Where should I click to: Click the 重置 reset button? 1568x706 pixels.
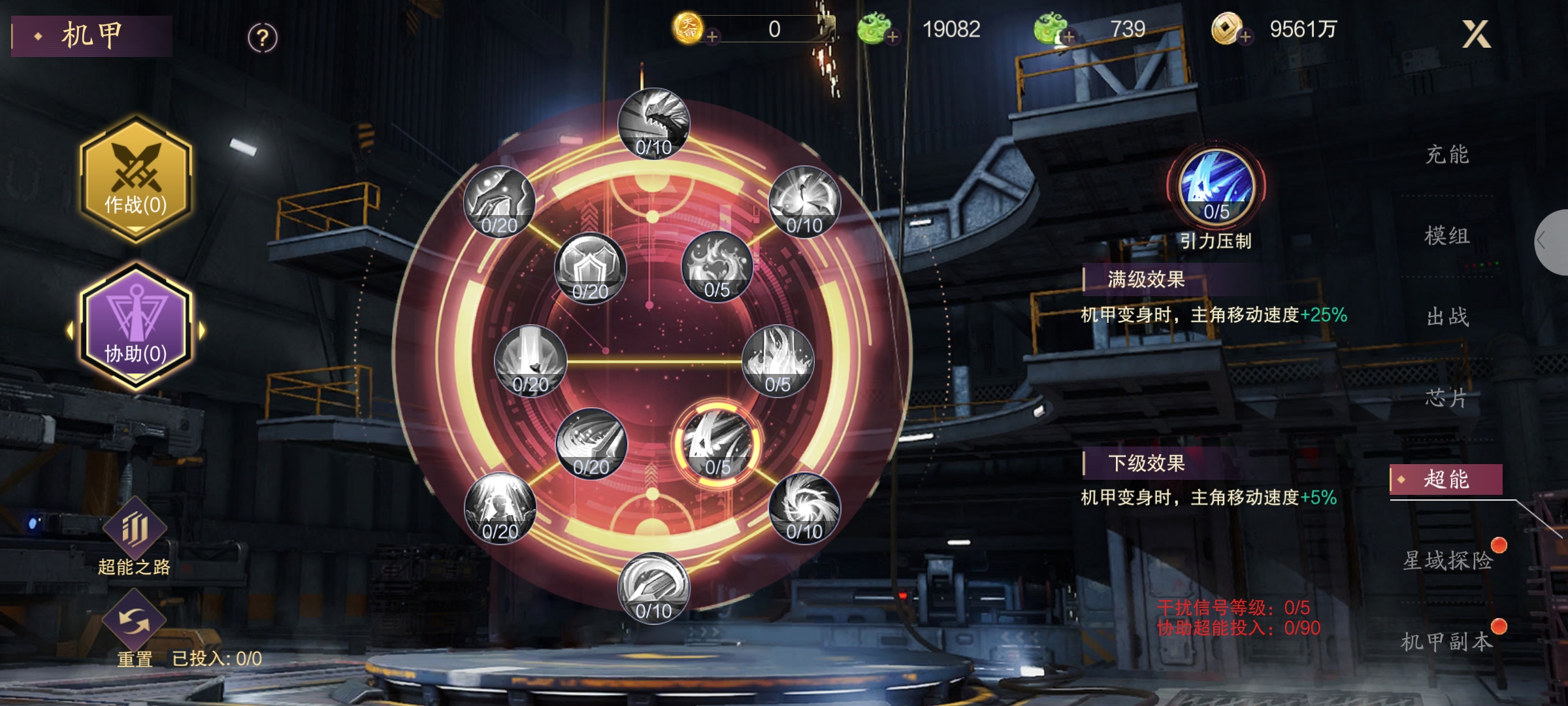coord(134,624)
